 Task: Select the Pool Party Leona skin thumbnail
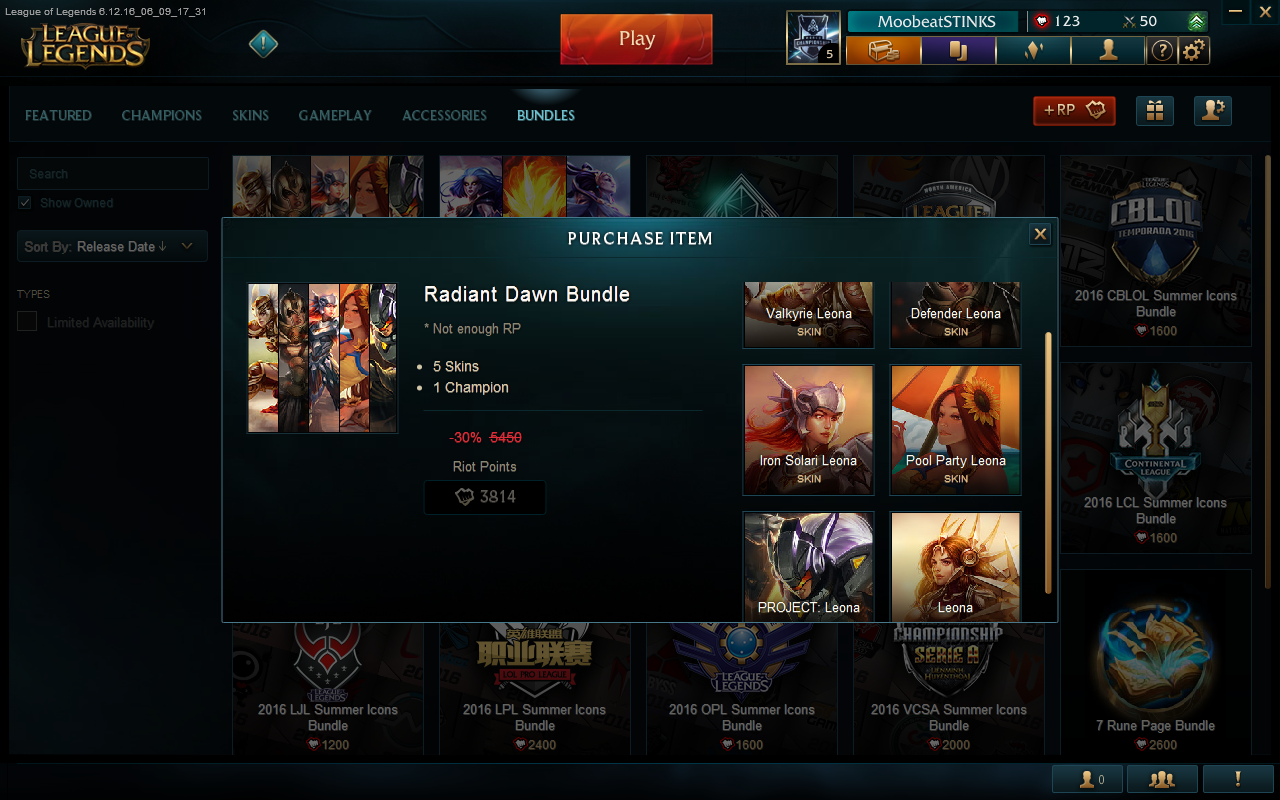click(955, 430)
